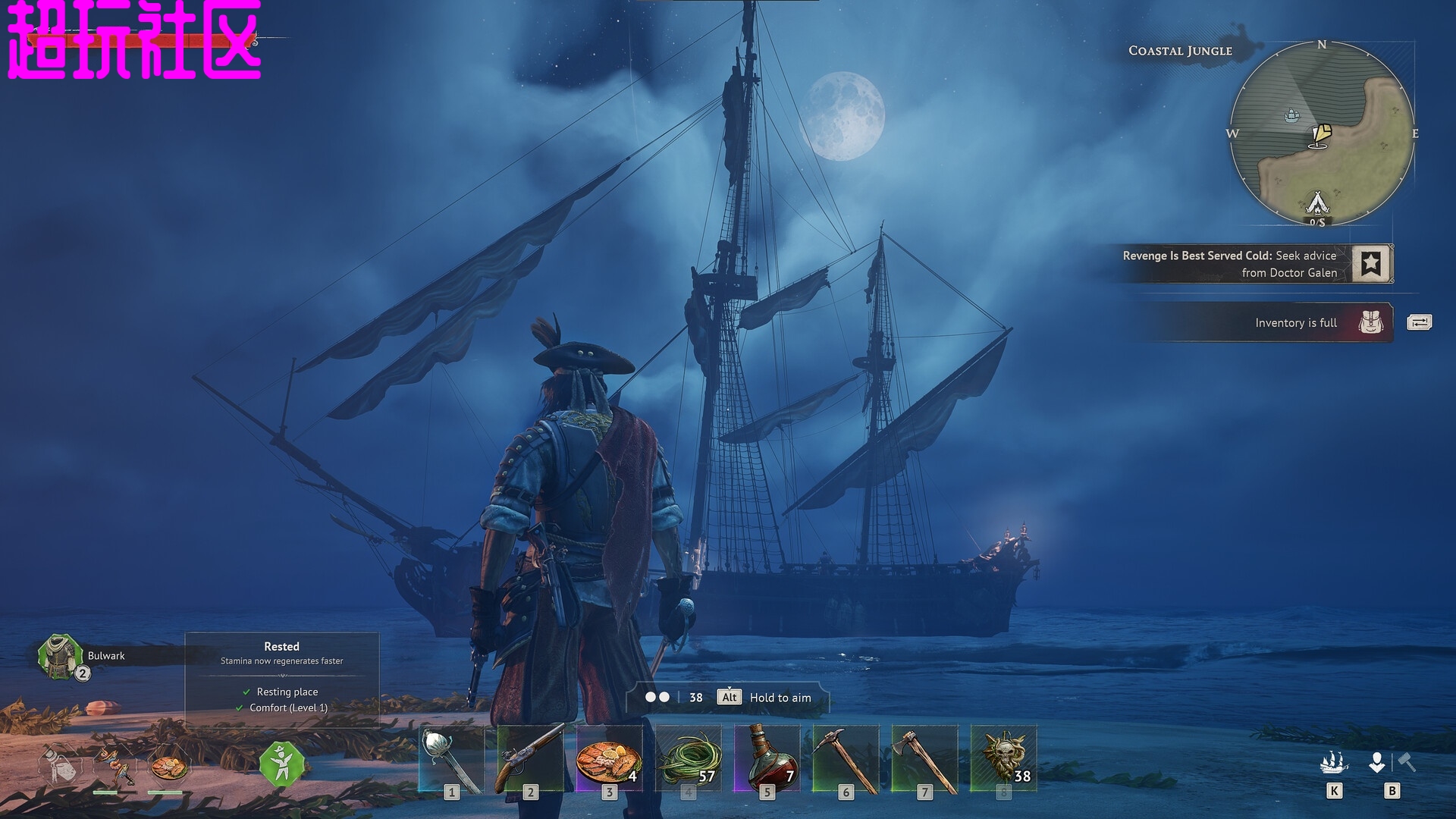Select the green vine rope stack

tap(688, 760)
